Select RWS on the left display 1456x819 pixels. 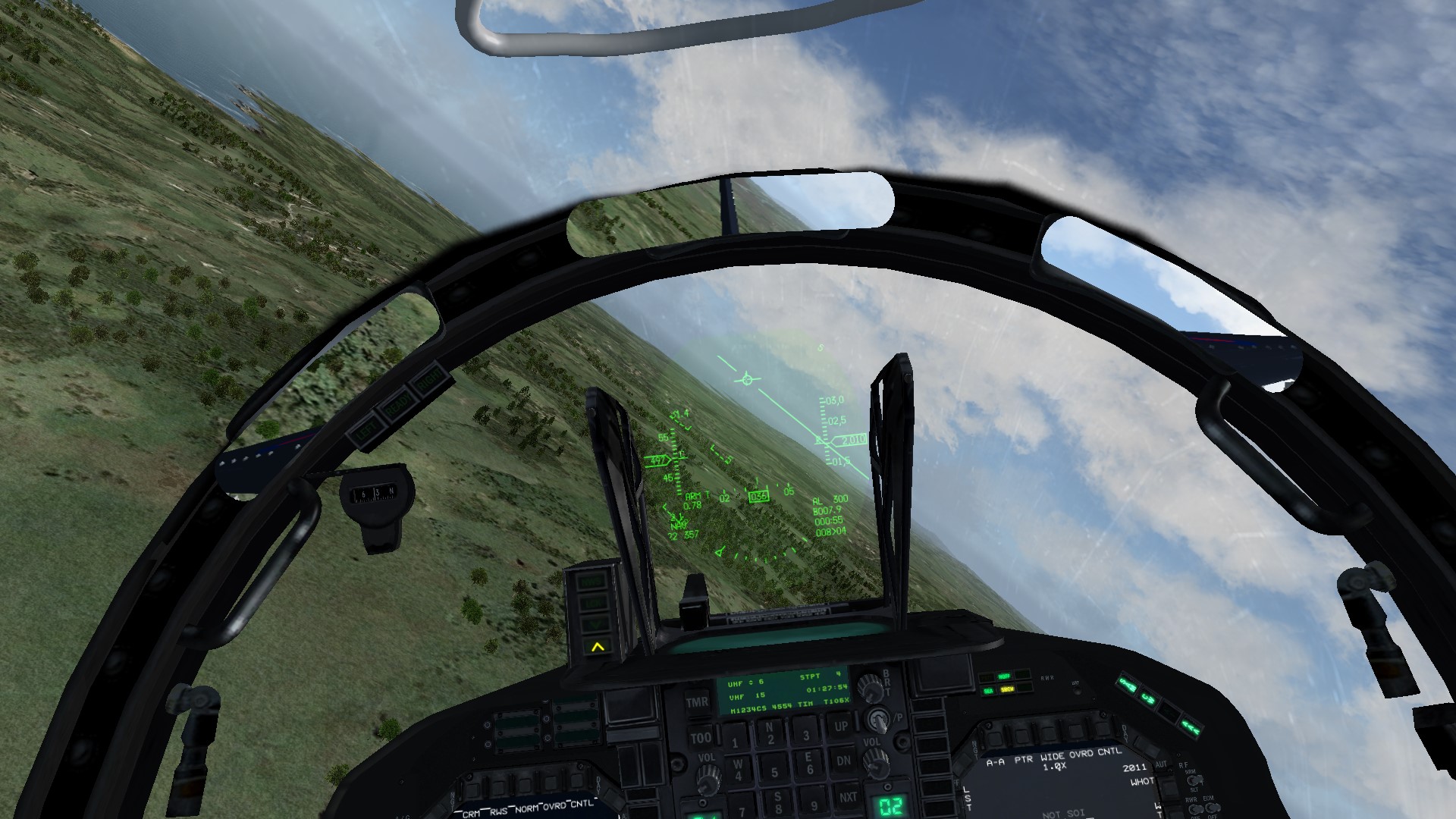coord(499,811)
